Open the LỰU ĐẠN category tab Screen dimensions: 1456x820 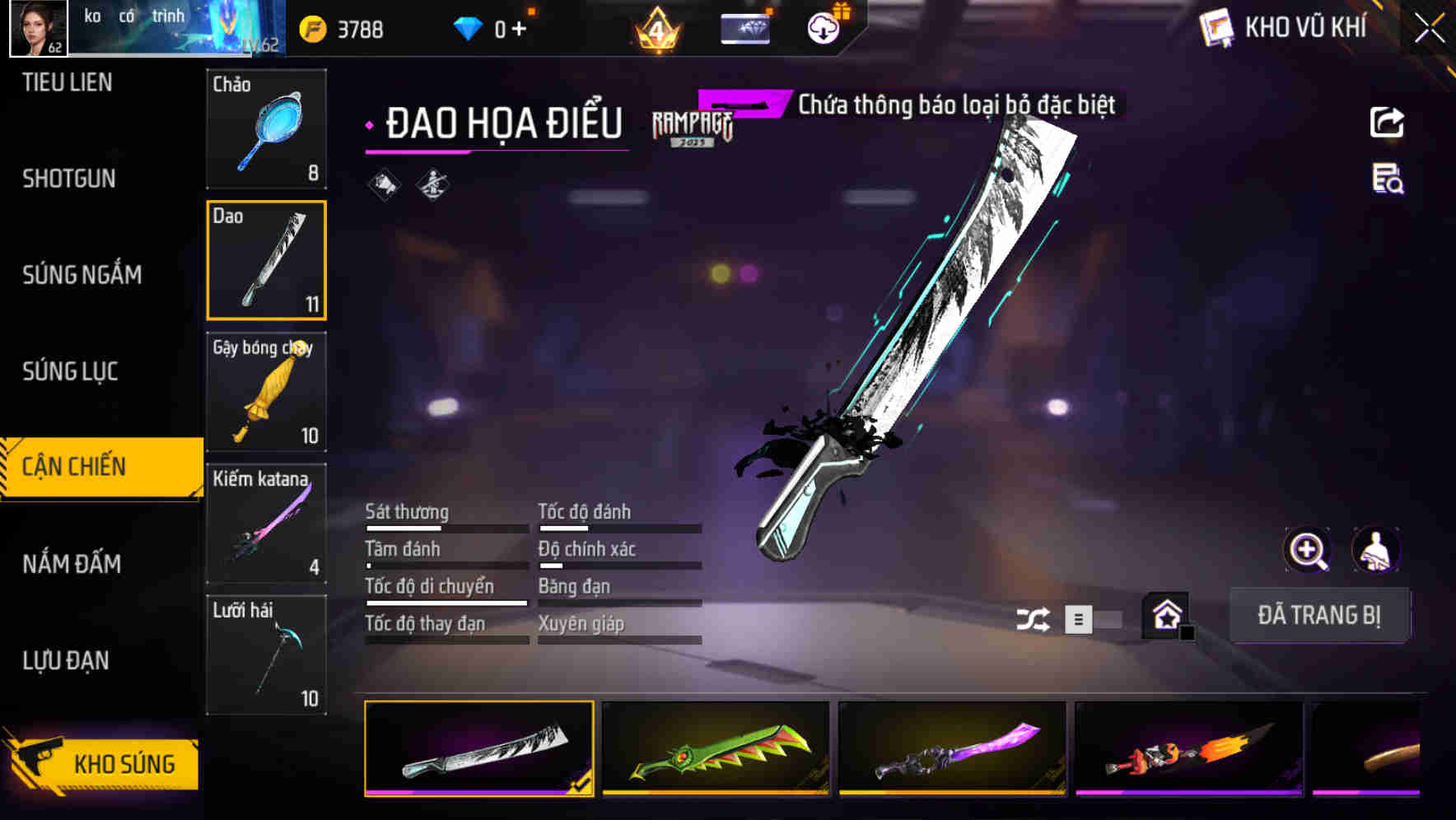pyautogui.click(x=66, y=659)
